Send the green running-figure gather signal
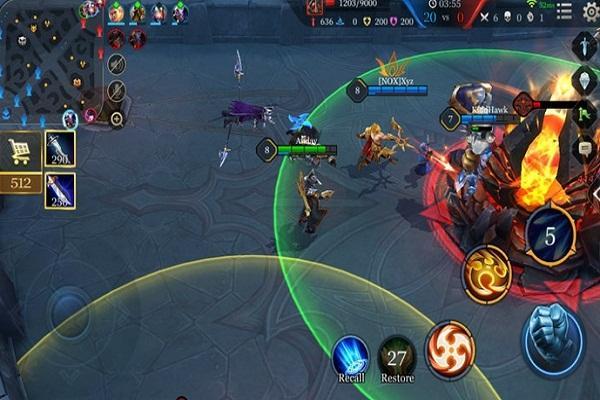600x400 pixels. click(585, 115)
